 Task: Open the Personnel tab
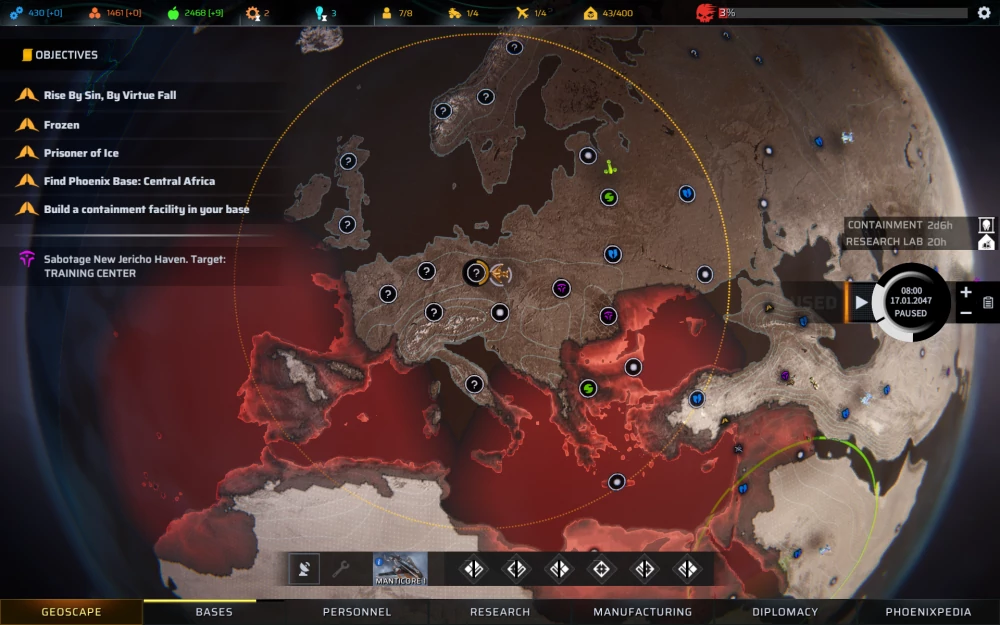click(x=357, y=612)
